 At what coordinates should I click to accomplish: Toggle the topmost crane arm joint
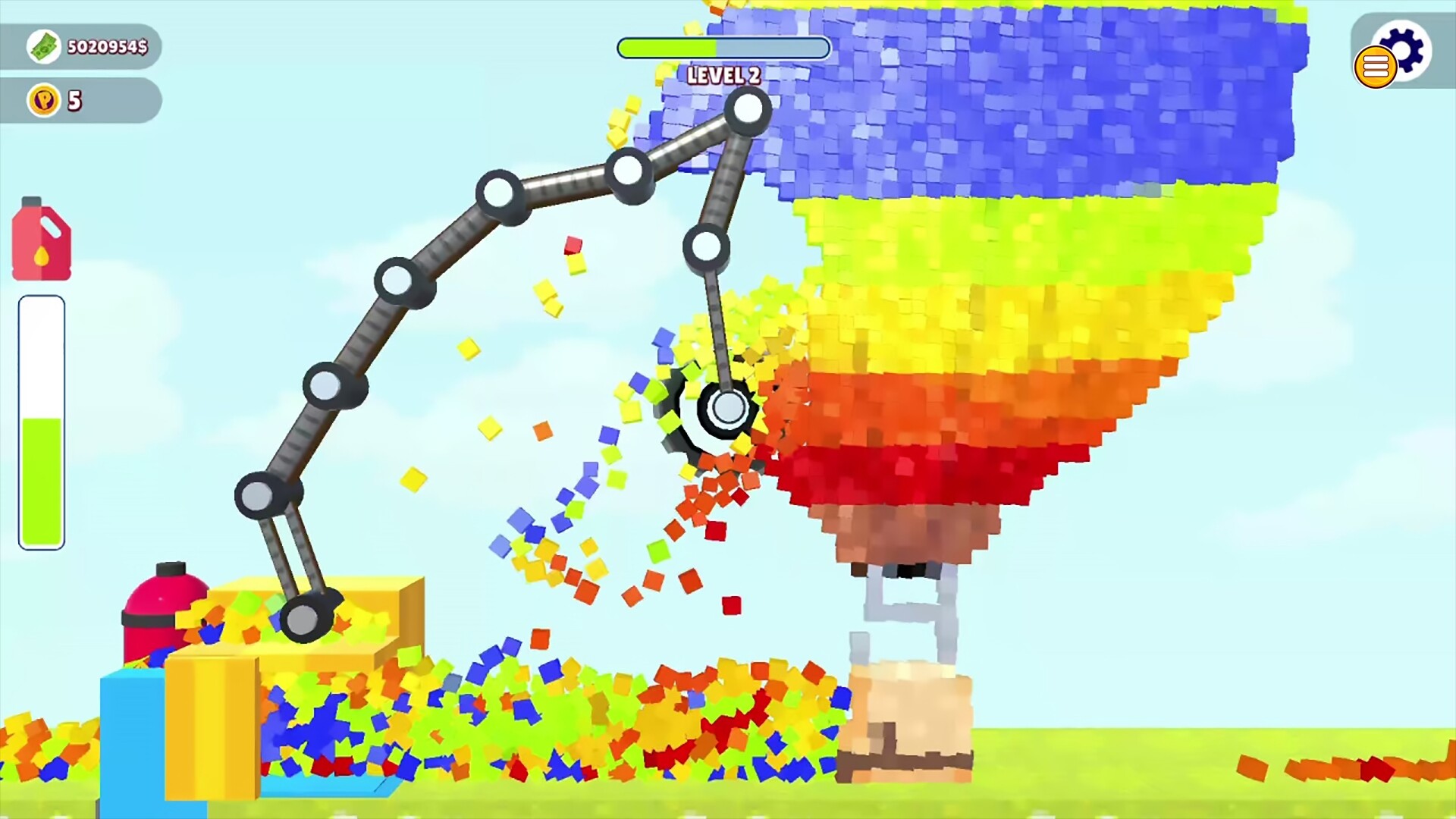tap(747, 110)
